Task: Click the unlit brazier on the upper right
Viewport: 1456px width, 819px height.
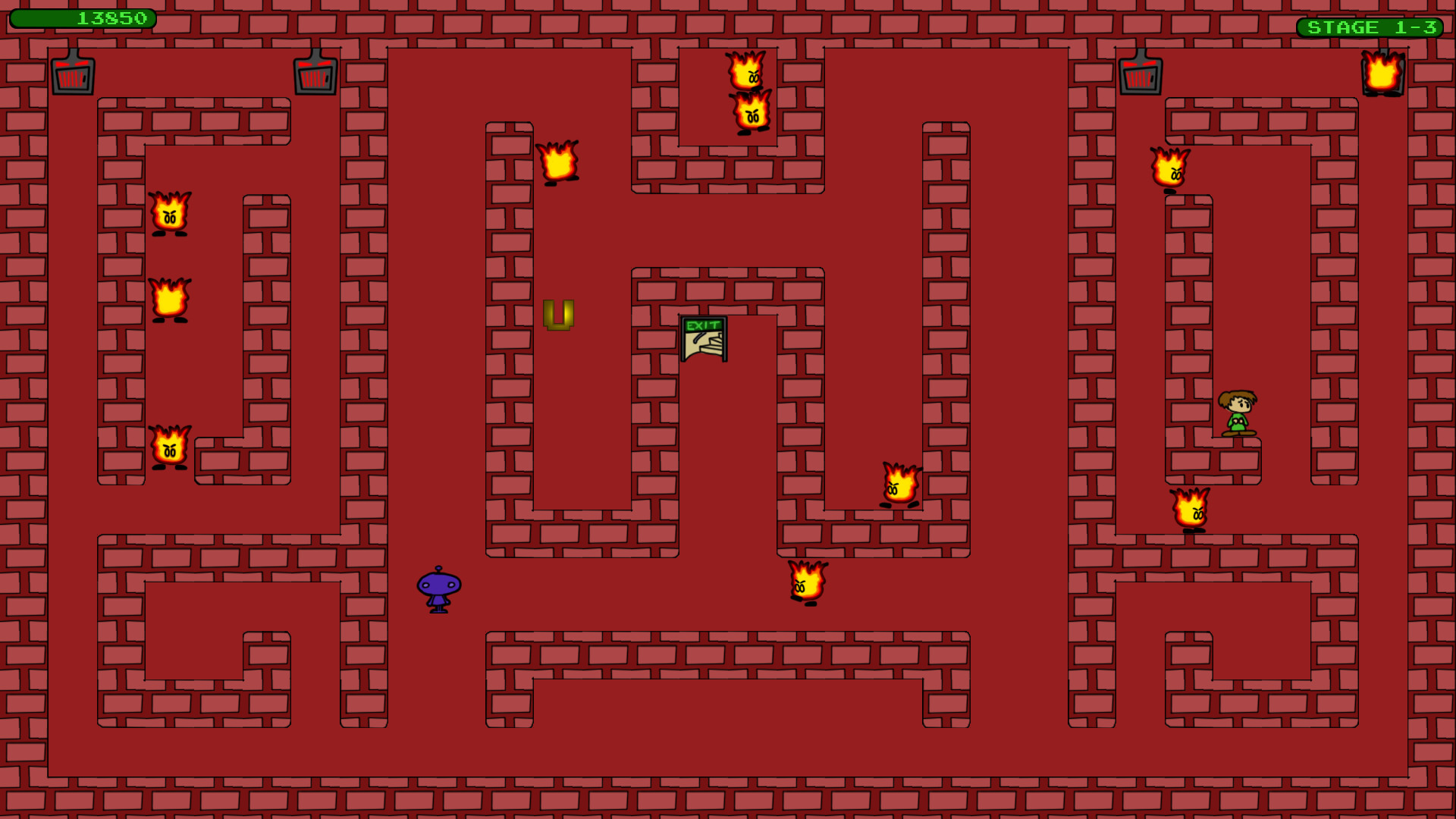Action: (1141, 76)
